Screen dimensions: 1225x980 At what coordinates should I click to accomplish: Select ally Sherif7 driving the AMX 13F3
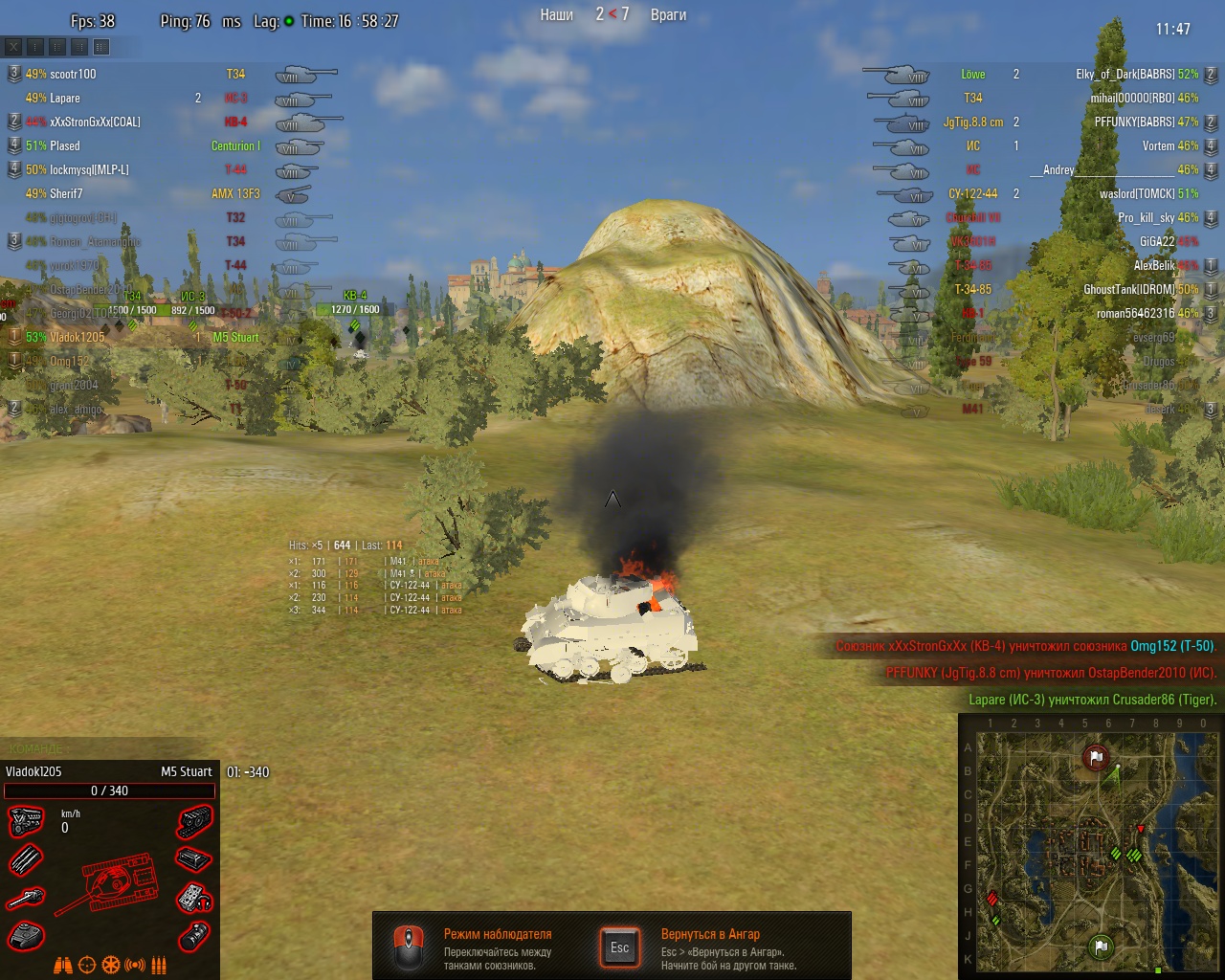(x=66, y=193)
